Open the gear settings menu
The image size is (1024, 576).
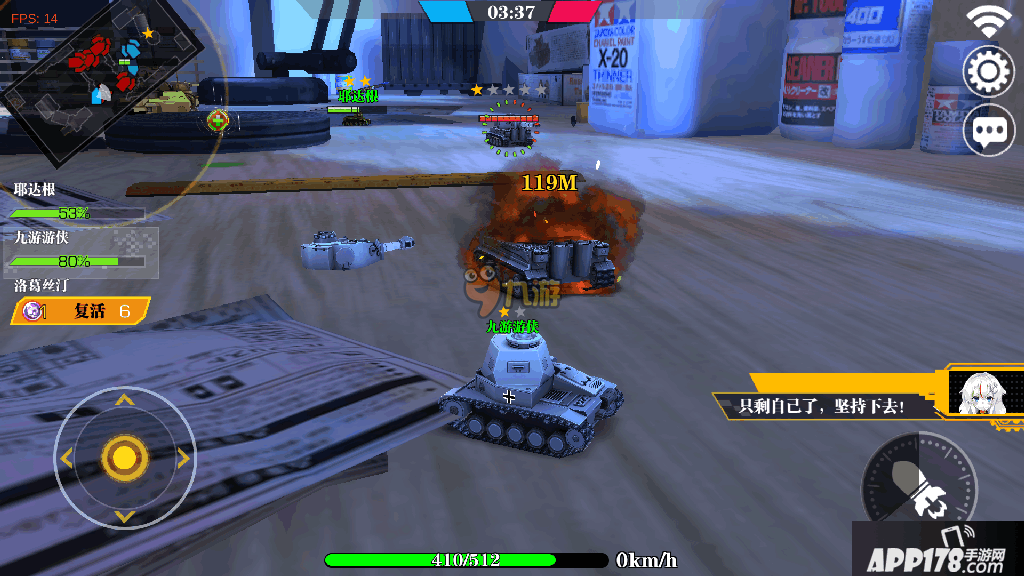coord(987,71)
